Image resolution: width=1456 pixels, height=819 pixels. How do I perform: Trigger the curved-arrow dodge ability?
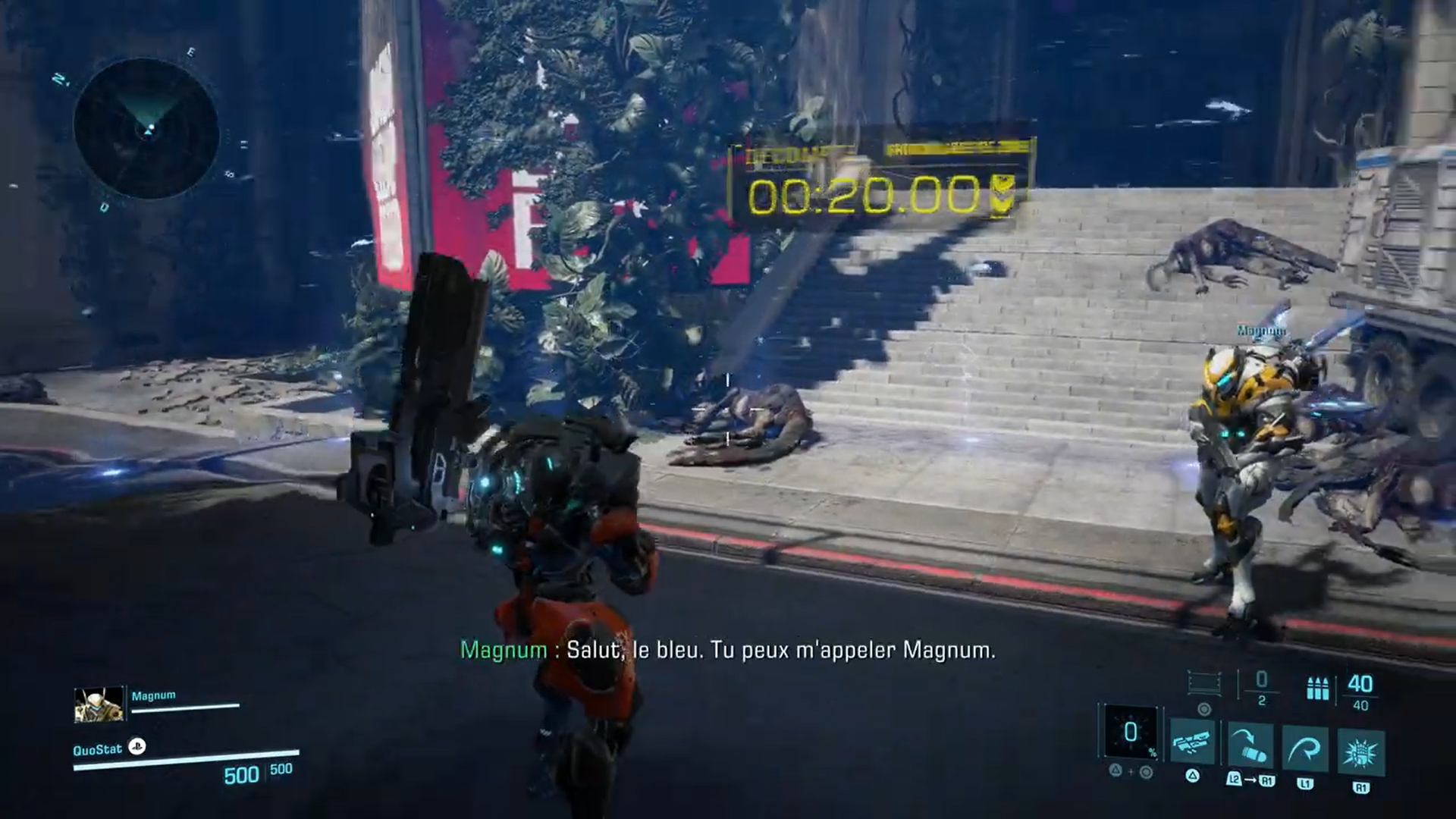tap(1305, 749)
